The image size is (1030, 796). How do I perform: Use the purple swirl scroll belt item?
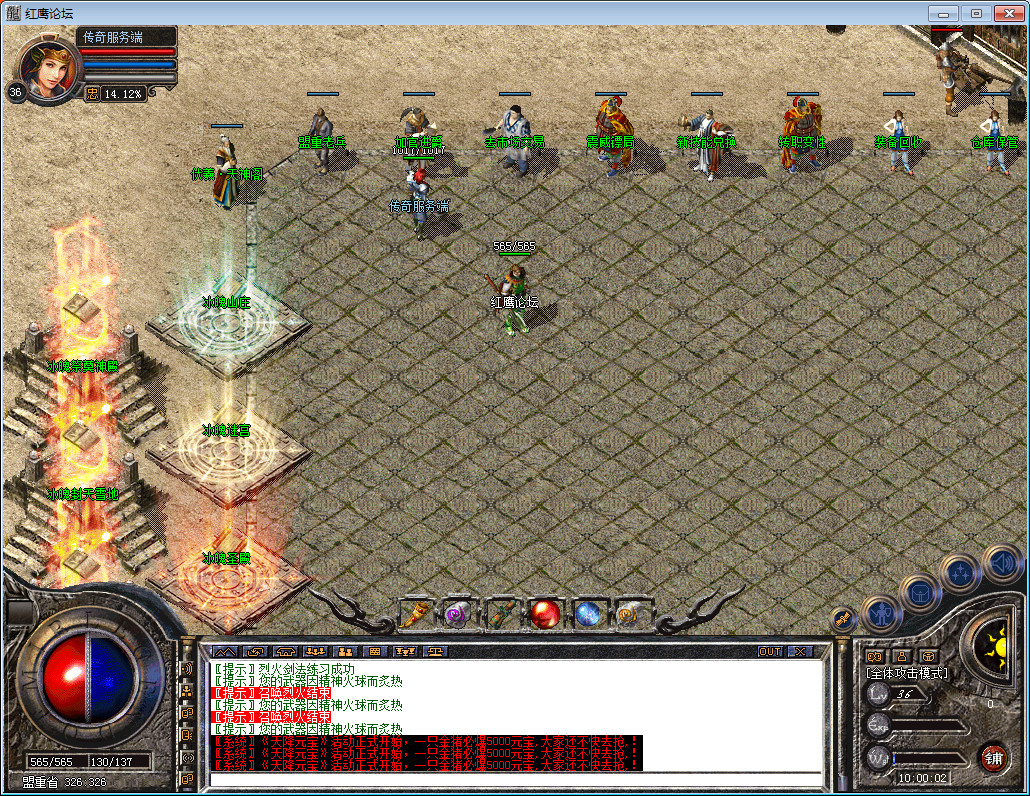tap(458, 613)
